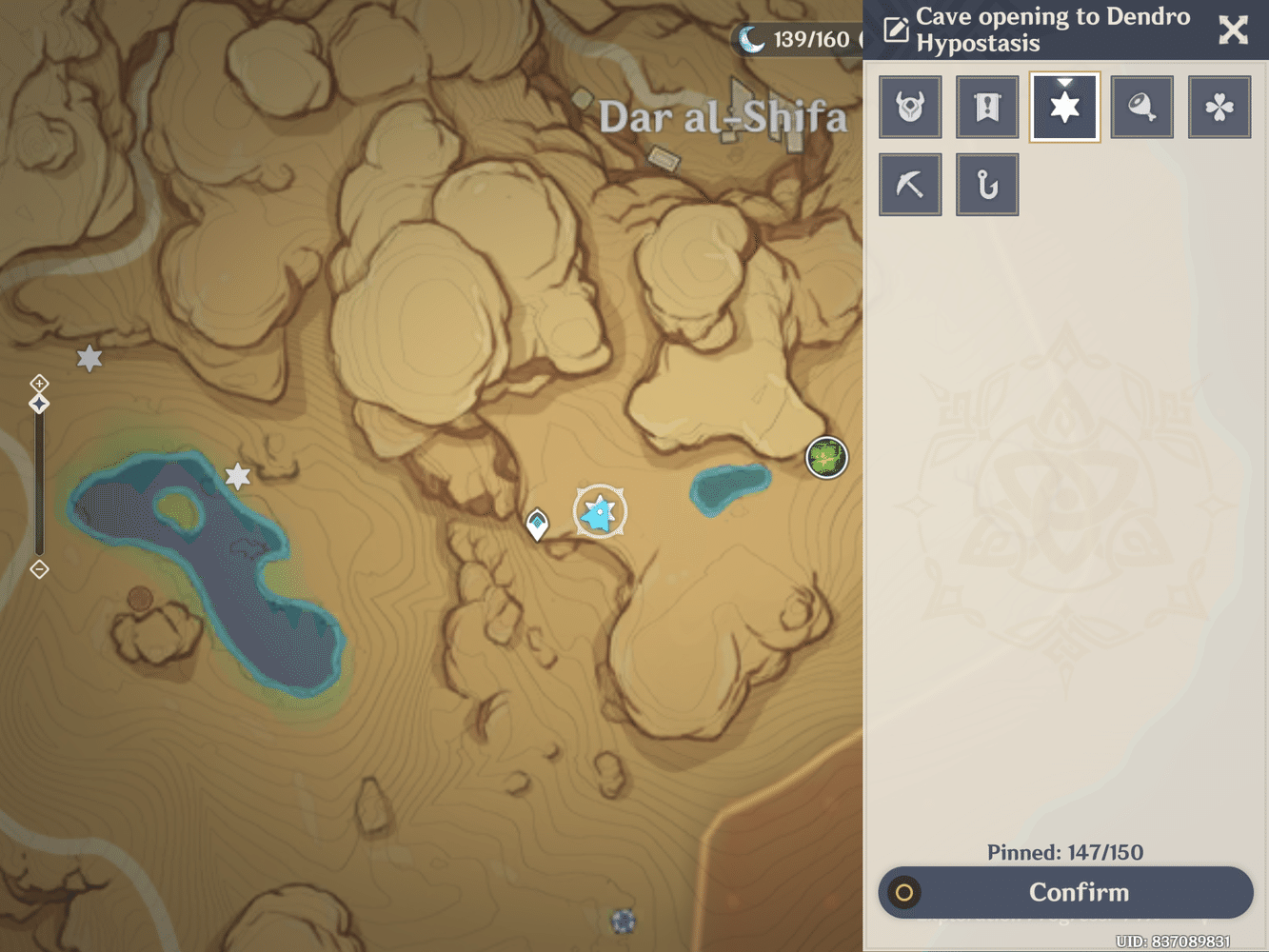Click the teleport waypoint marker near map center
The width and height of the screenshot is (1269, 952).
coord(538,522)
